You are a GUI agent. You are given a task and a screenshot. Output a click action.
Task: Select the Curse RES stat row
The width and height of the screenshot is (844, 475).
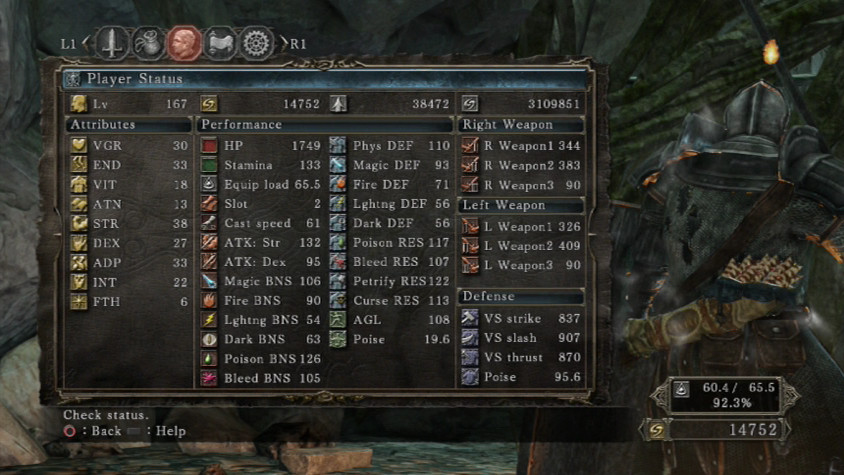(390, 300)
